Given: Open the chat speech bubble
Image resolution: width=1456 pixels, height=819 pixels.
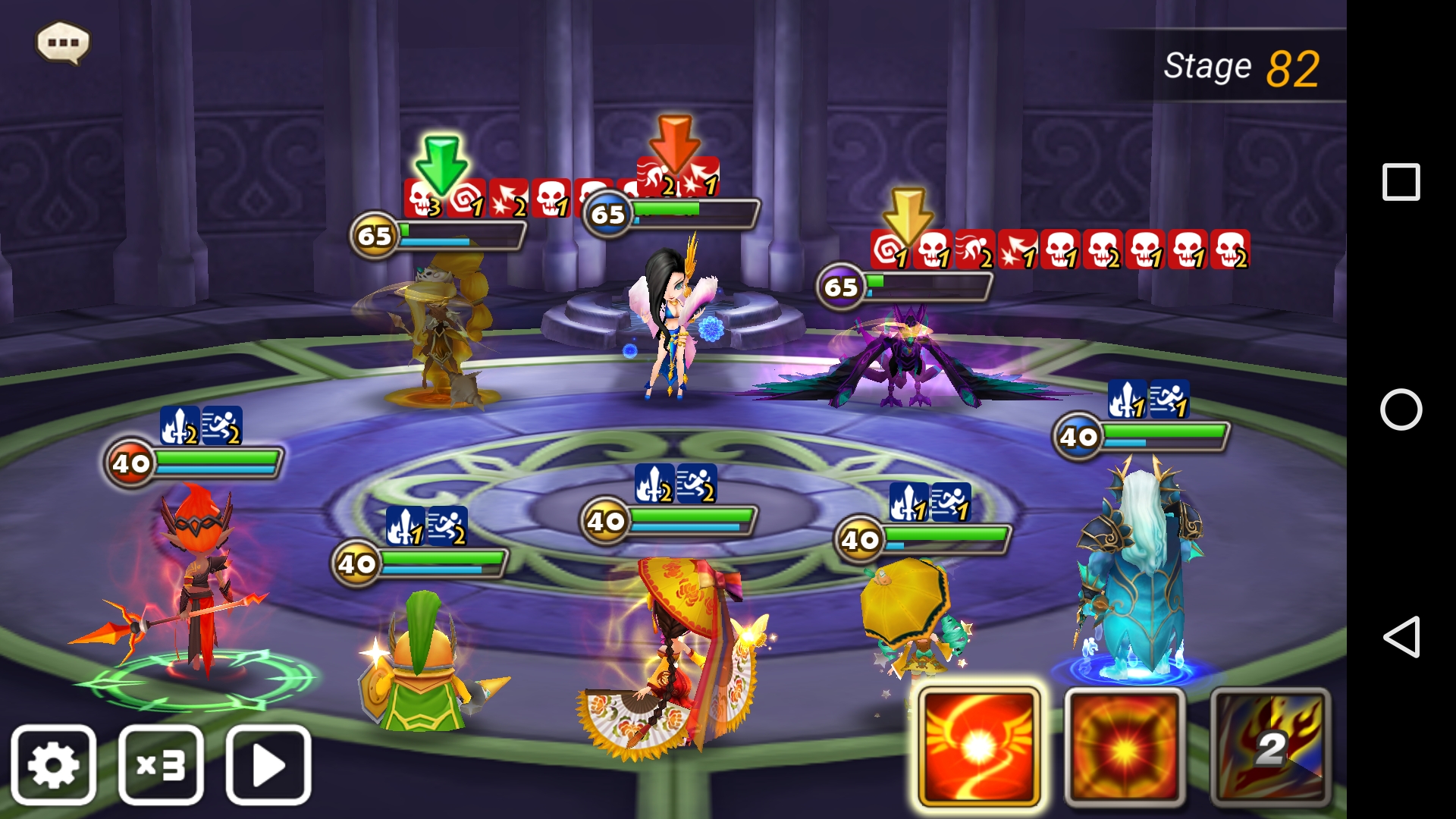Looking at the screenshot, I should pos(63,42).
